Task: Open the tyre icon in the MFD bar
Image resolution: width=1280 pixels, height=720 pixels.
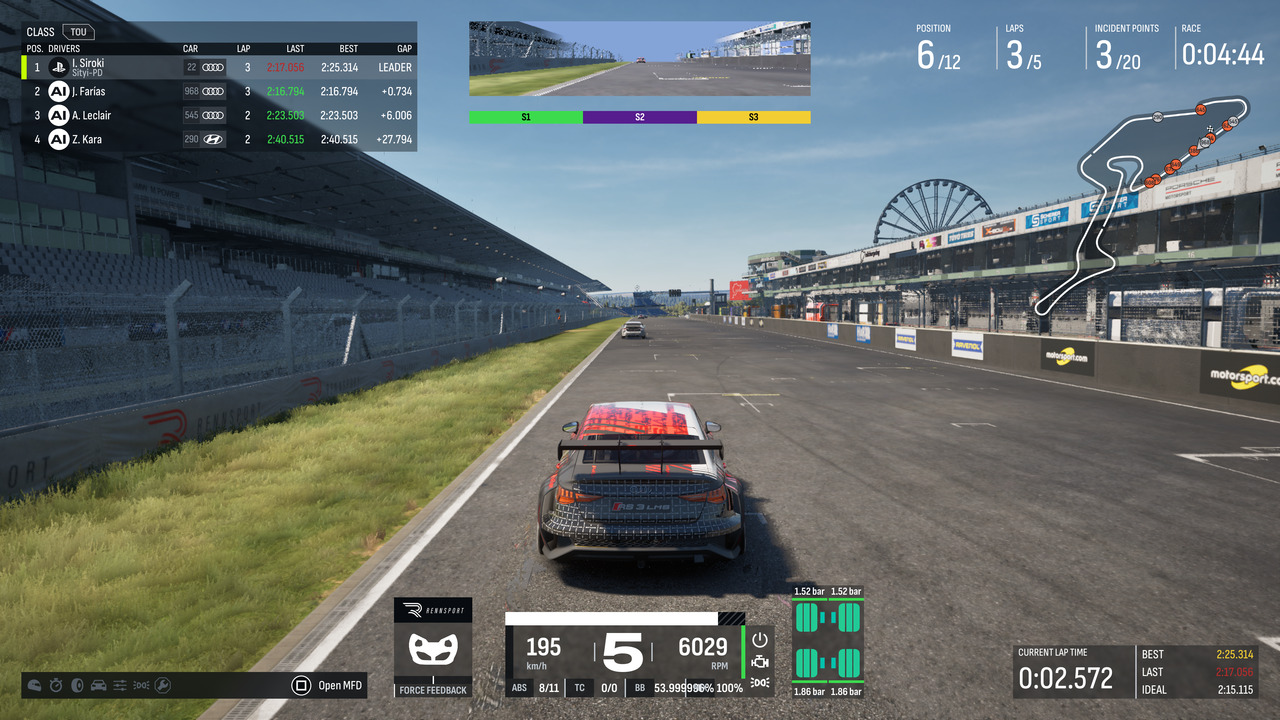Action: (77, 685)
